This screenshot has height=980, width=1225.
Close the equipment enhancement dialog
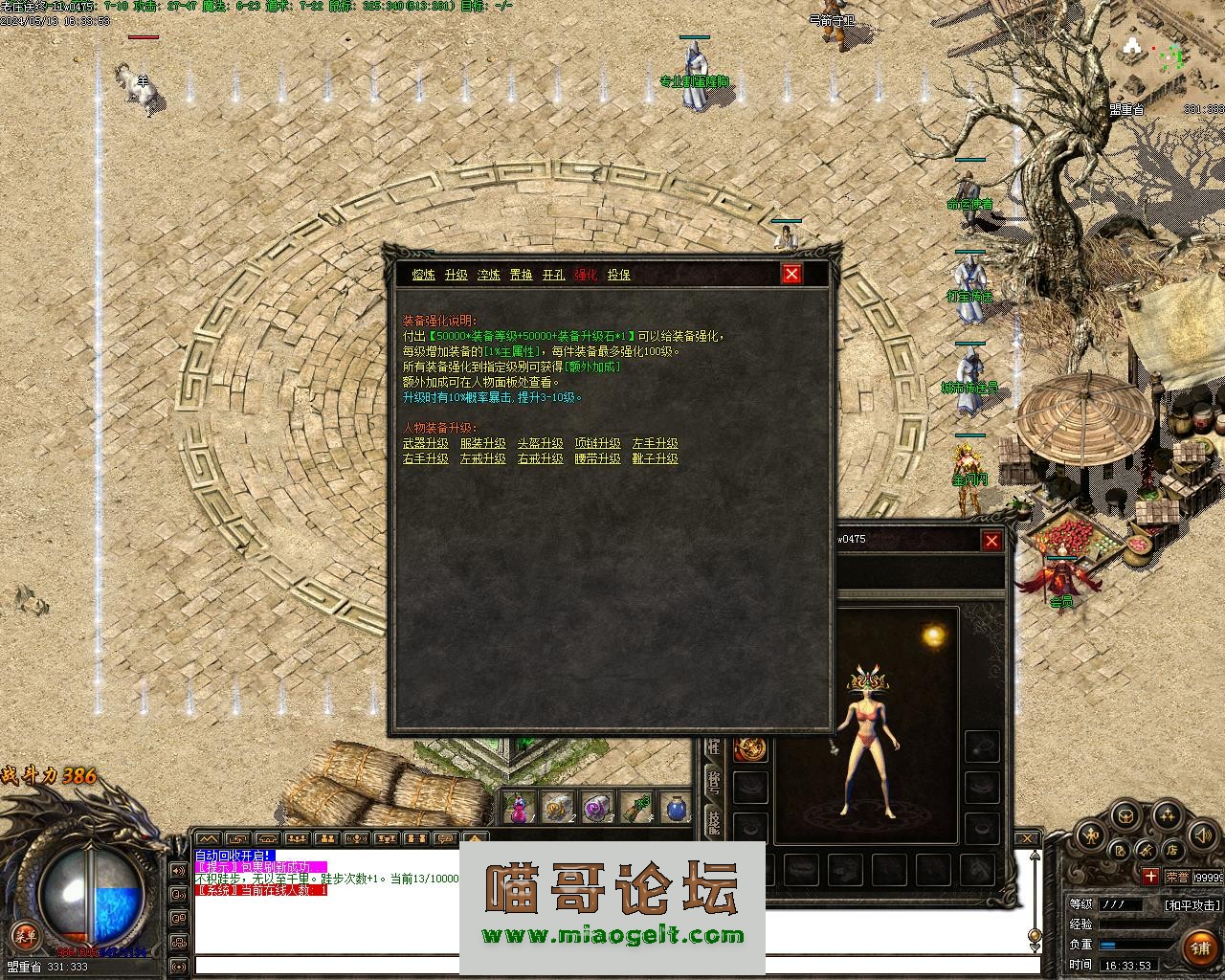tap(791, 275)
